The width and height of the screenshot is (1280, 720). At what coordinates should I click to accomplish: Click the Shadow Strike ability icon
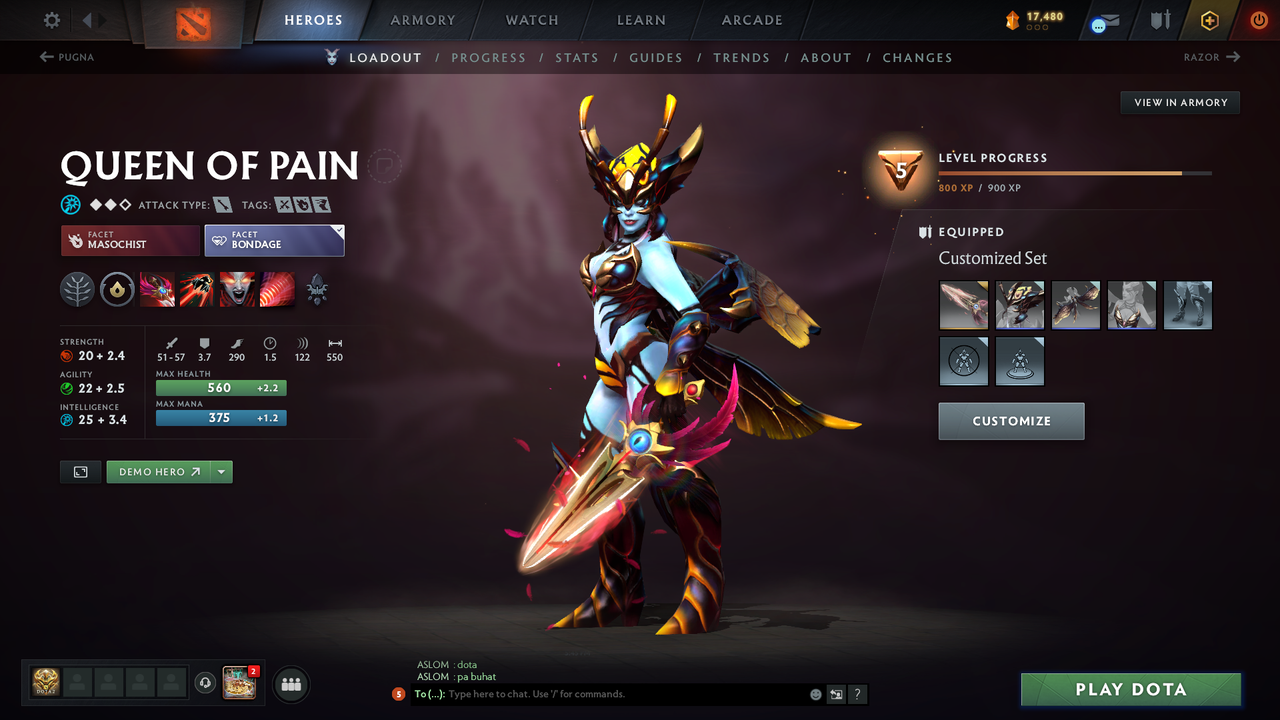[157, 290]
